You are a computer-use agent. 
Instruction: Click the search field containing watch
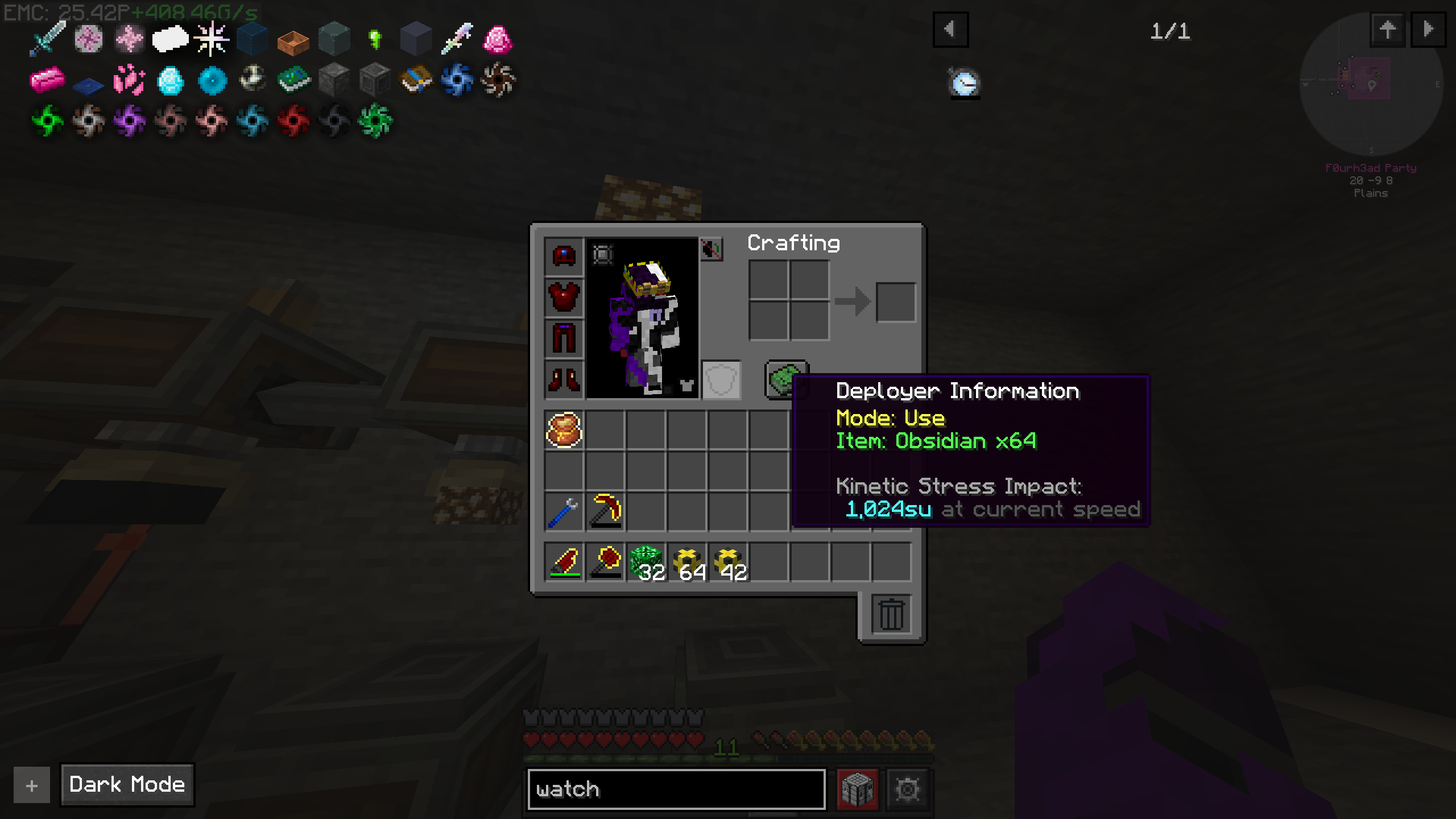tap(677, 789)
